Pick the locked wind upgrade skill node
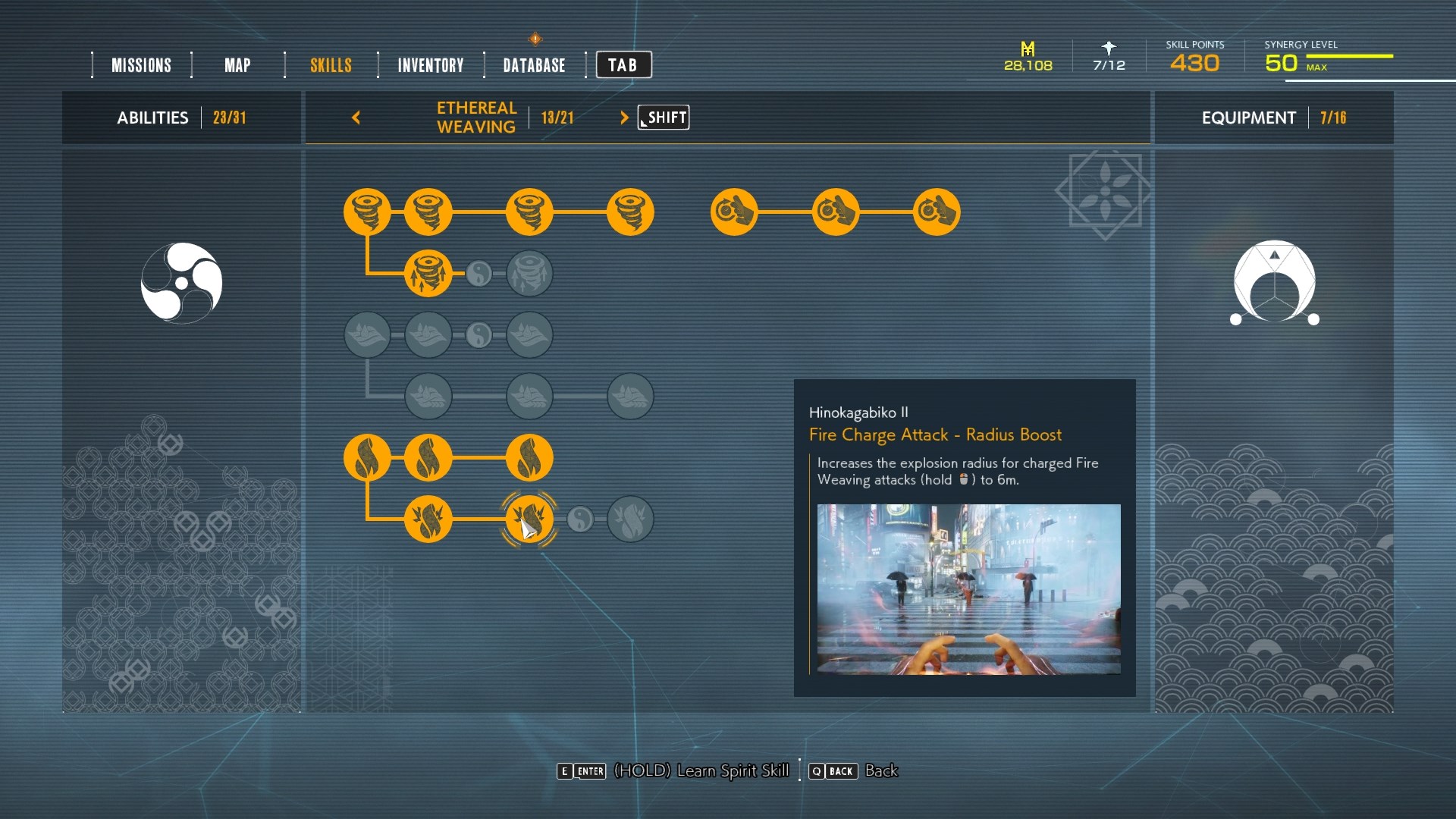Screen dimensions: 1456x819 pos(529,273)
